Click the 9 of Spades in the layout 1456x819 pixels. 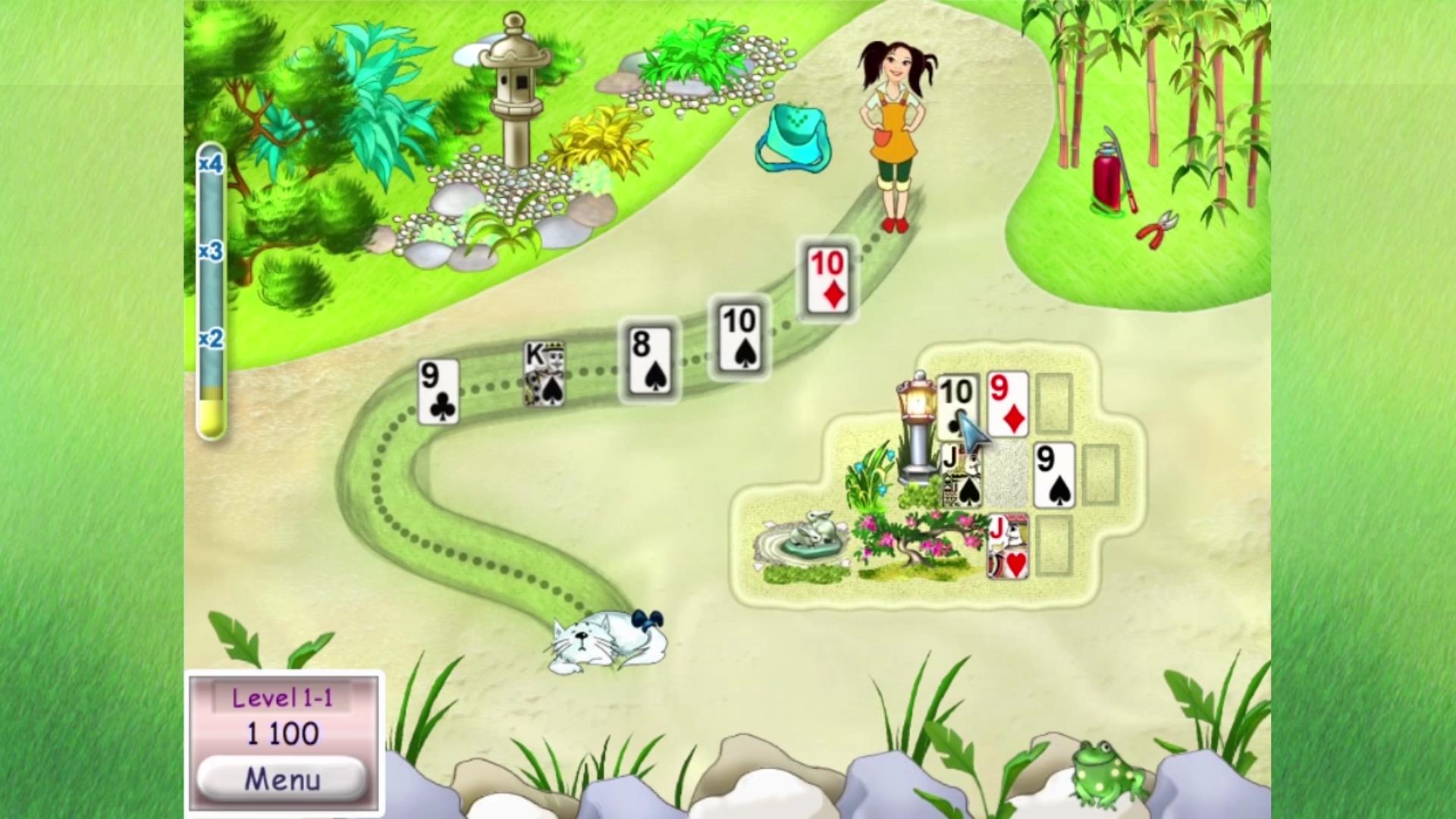point(1054,475)
